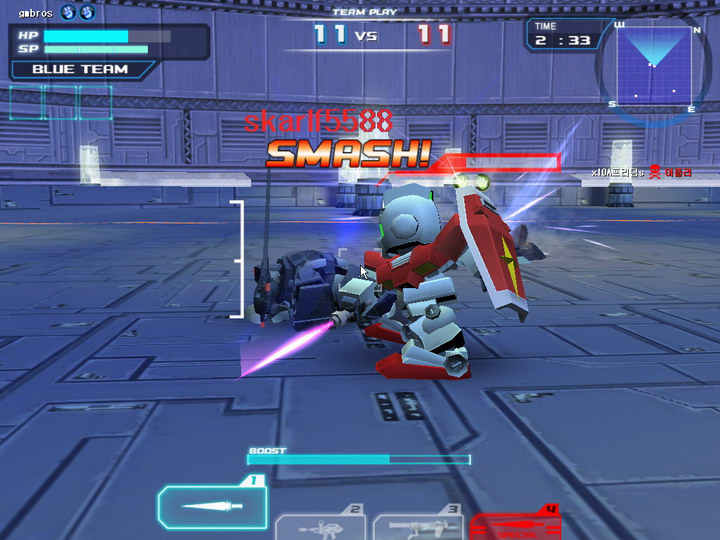Click the radar minimap
The image size is (720, 540).
[x=654, y=68]
